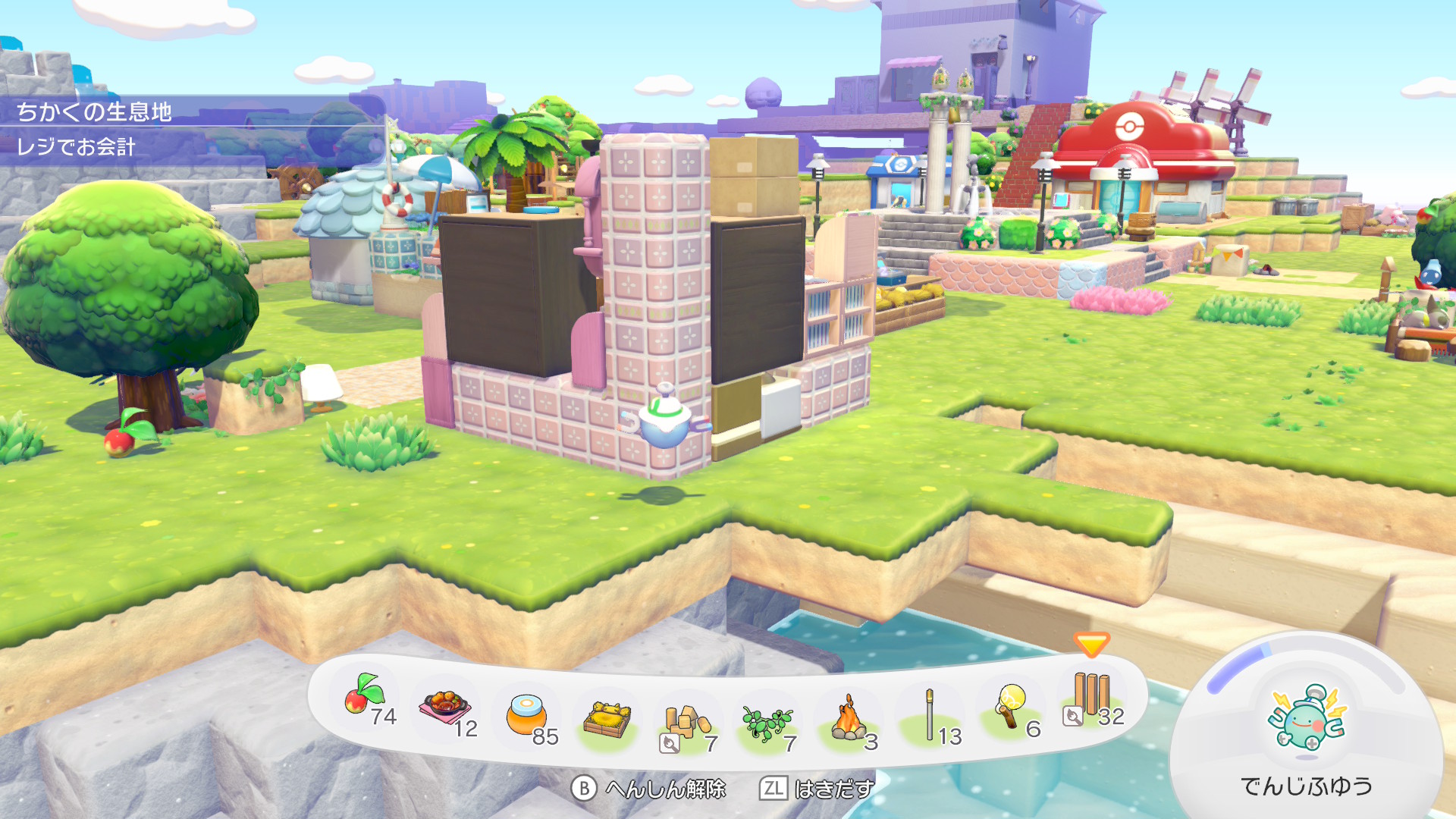Viewport: 1456px width, 819px height.
Task: Choose the cooked dish in the skillet
Action: [446, 710]
